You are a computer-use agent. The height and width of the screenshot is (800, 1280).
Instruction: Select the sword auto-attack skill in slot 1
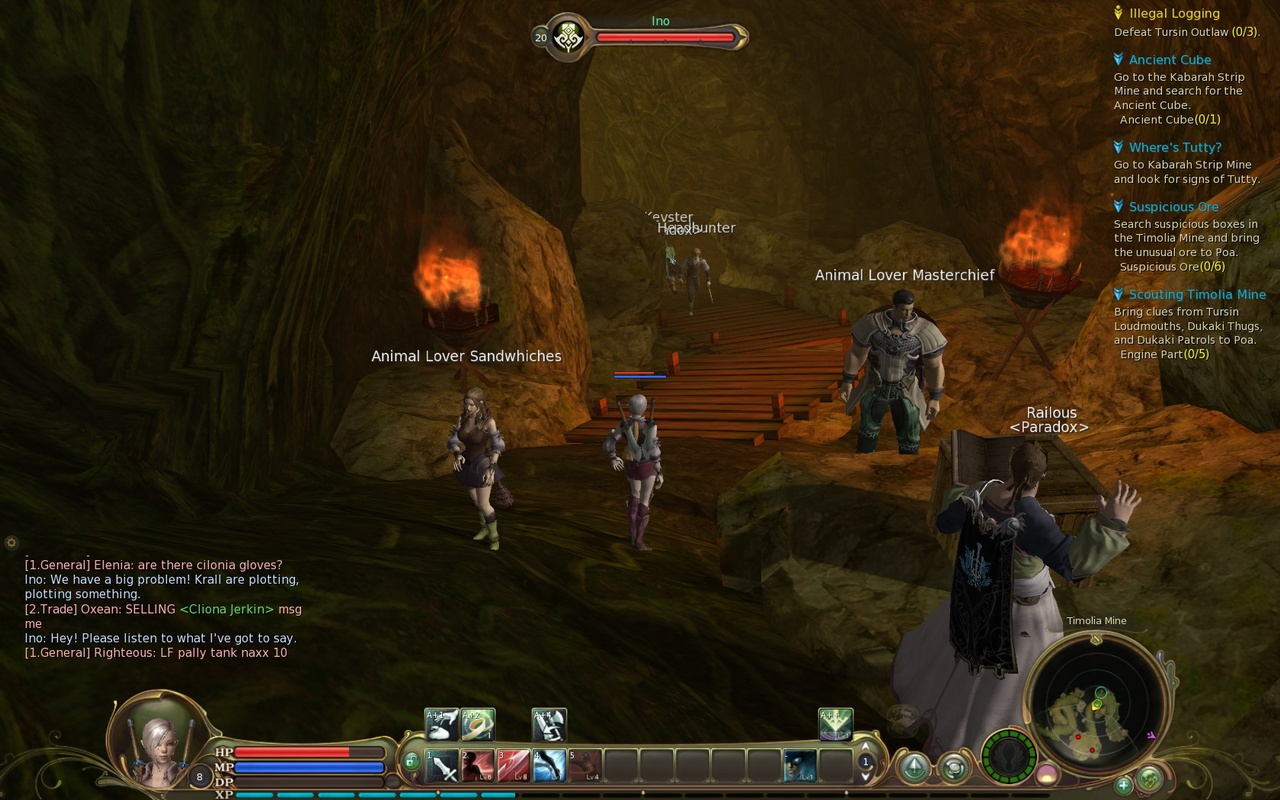pyautogui.click(x=443, y=766)
